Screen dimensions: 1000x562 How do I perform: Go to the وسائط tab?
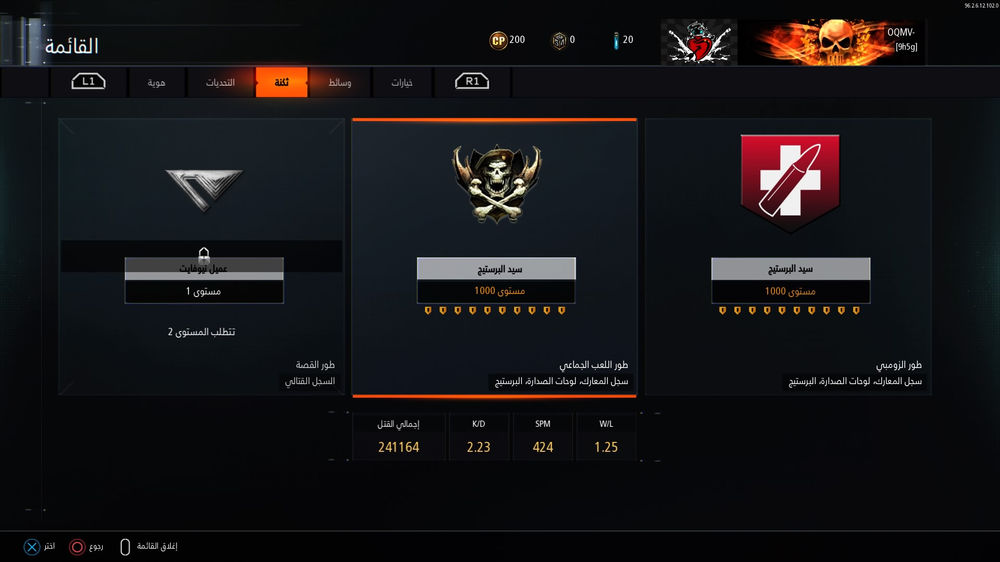click(340, 82)
